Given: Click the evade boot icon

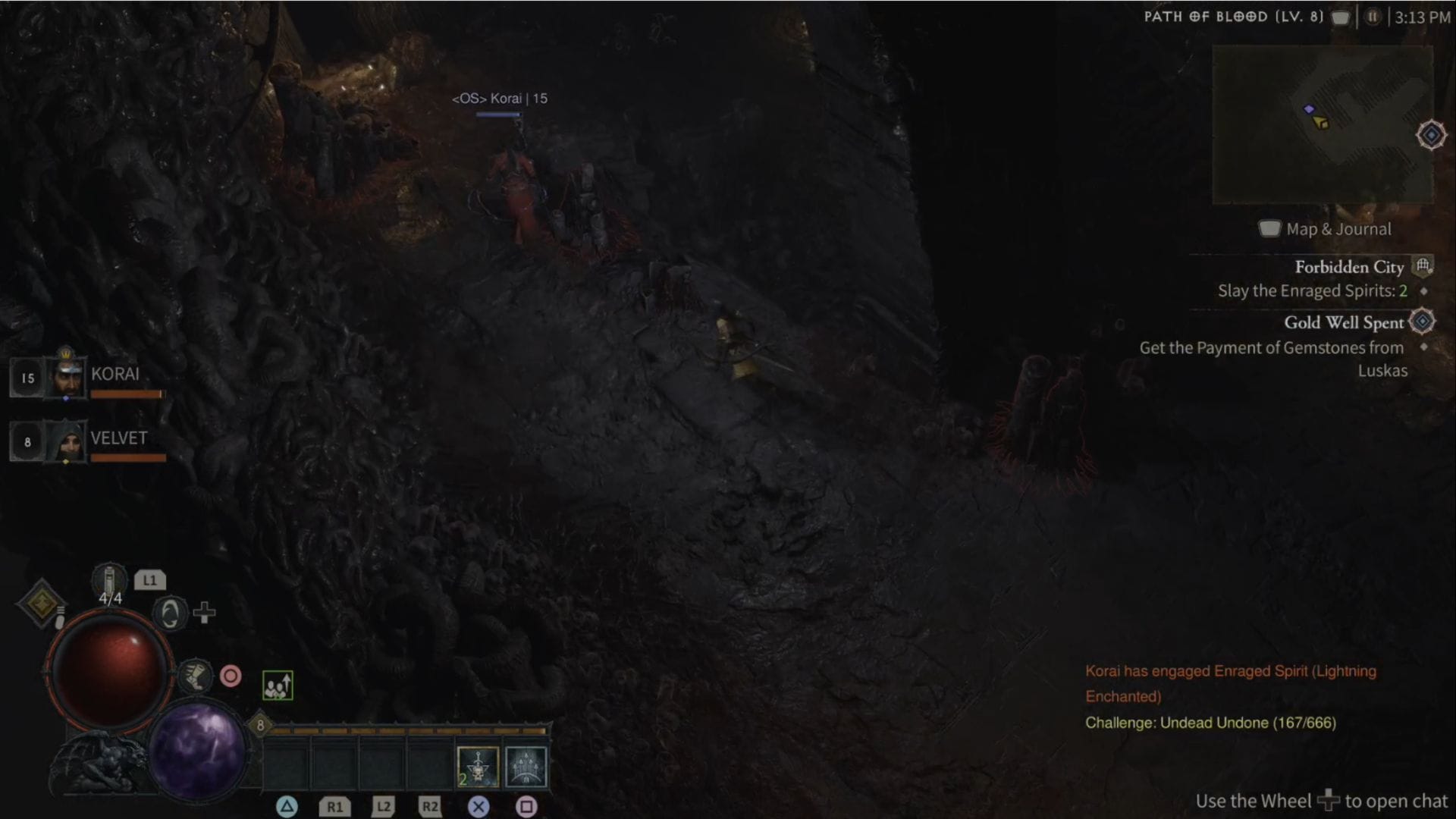Looking at the screenshot, I should (x=195, y=675).
